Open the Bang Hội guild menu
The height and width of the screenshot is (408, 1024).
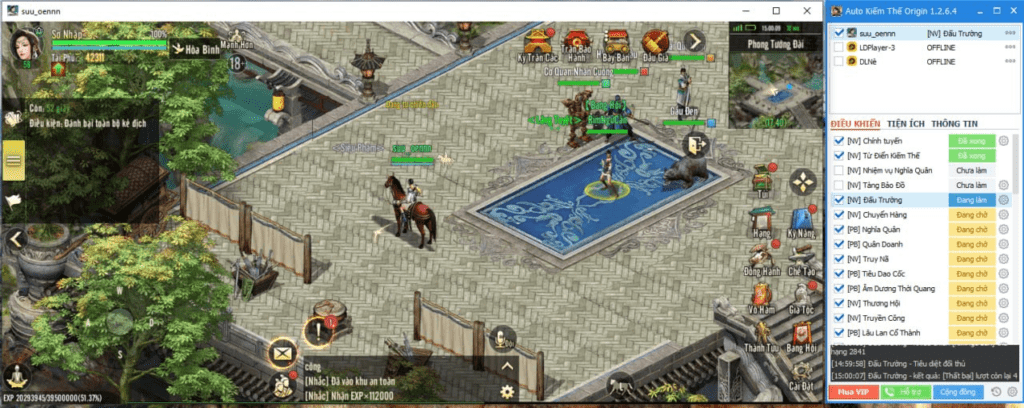click(802, 335)
